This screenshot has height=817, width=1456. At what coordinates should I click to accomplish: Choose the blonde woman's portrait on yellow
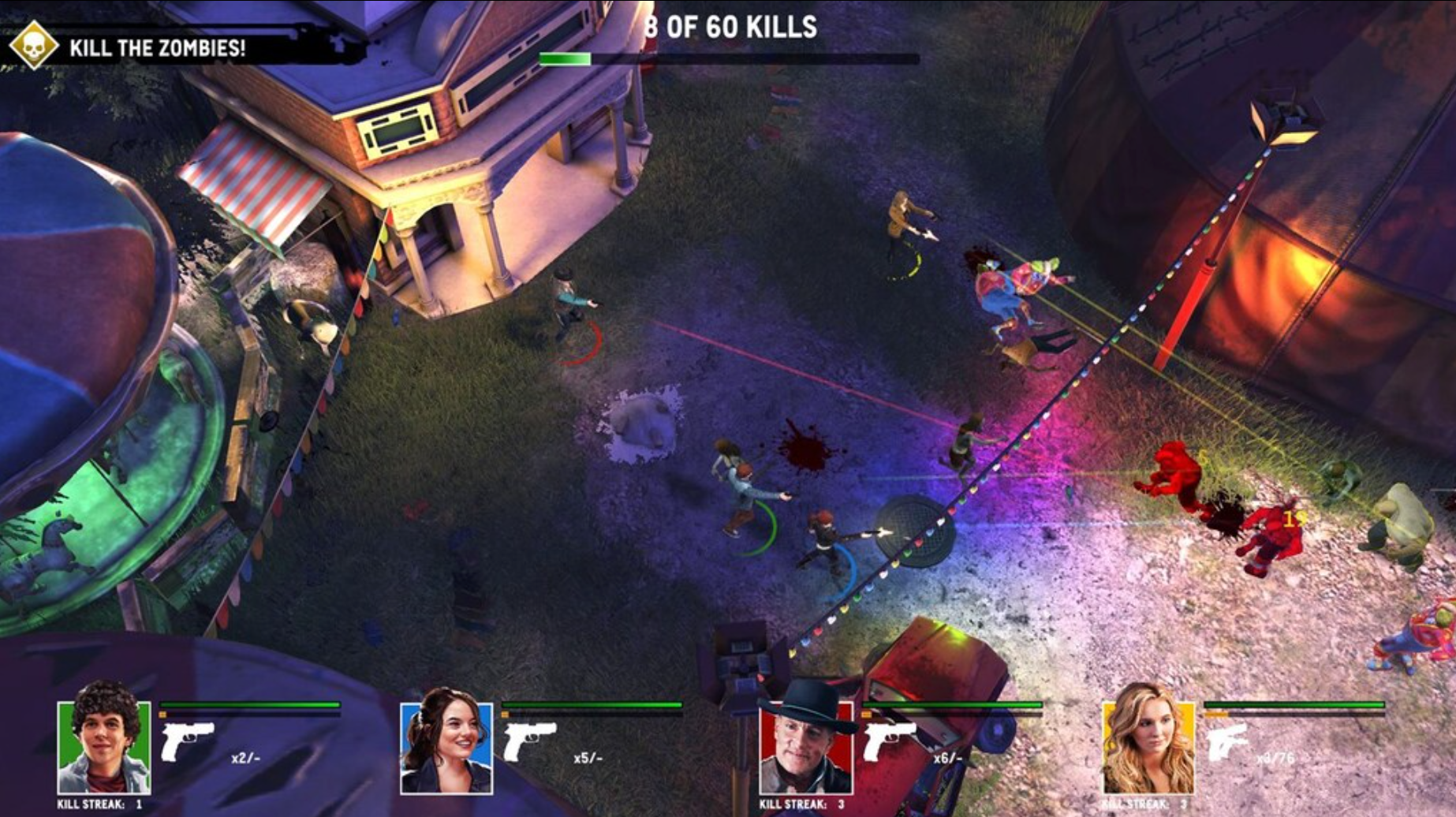click(1148, 746)
